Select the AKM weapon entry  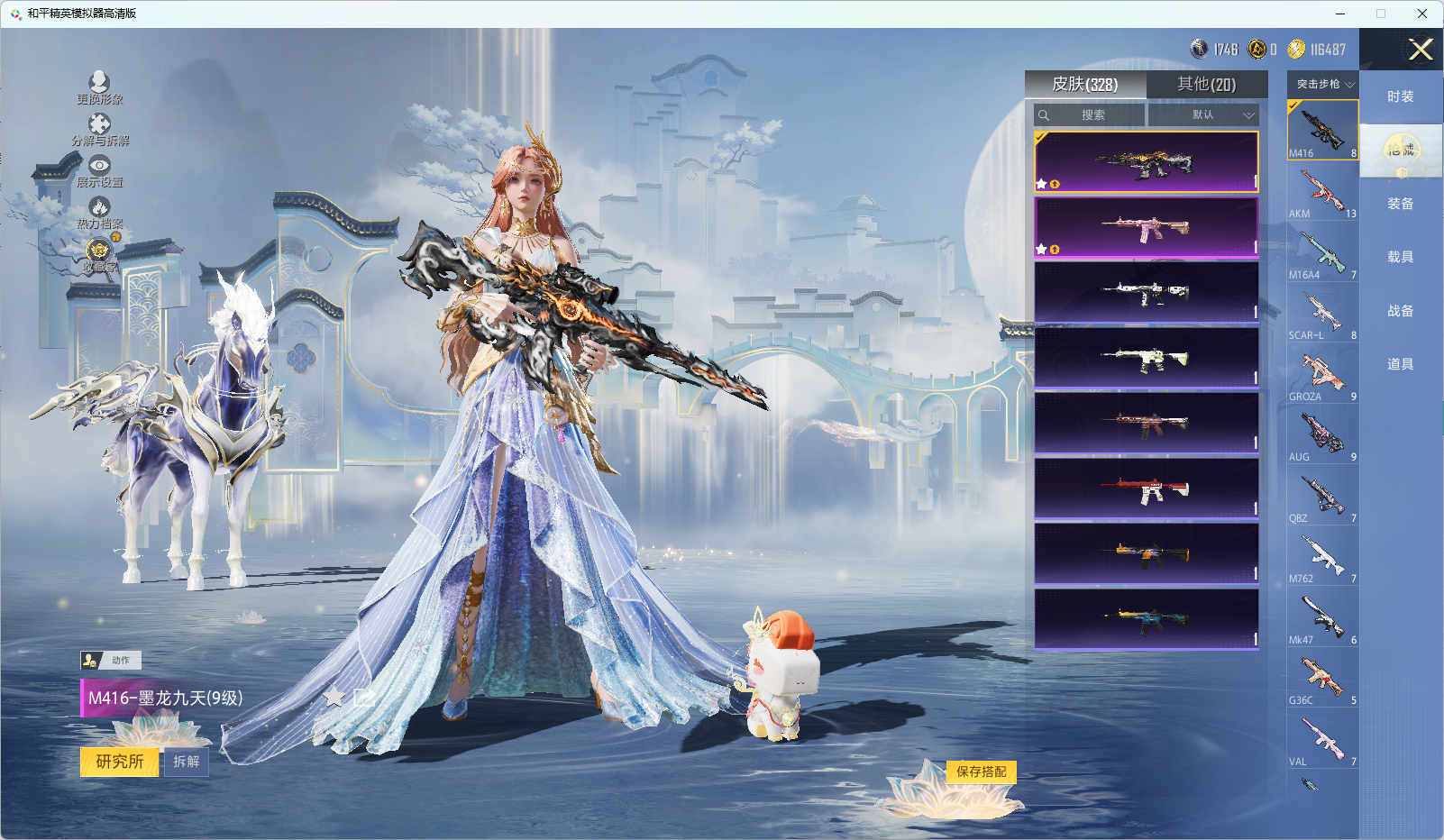(1322, 192)
